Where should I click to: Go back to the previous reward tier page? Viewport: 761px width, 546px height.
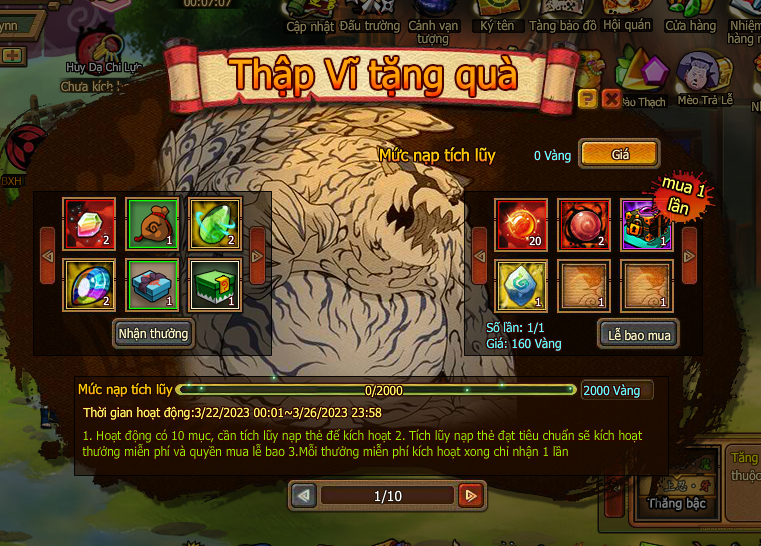tap(305, 495)
